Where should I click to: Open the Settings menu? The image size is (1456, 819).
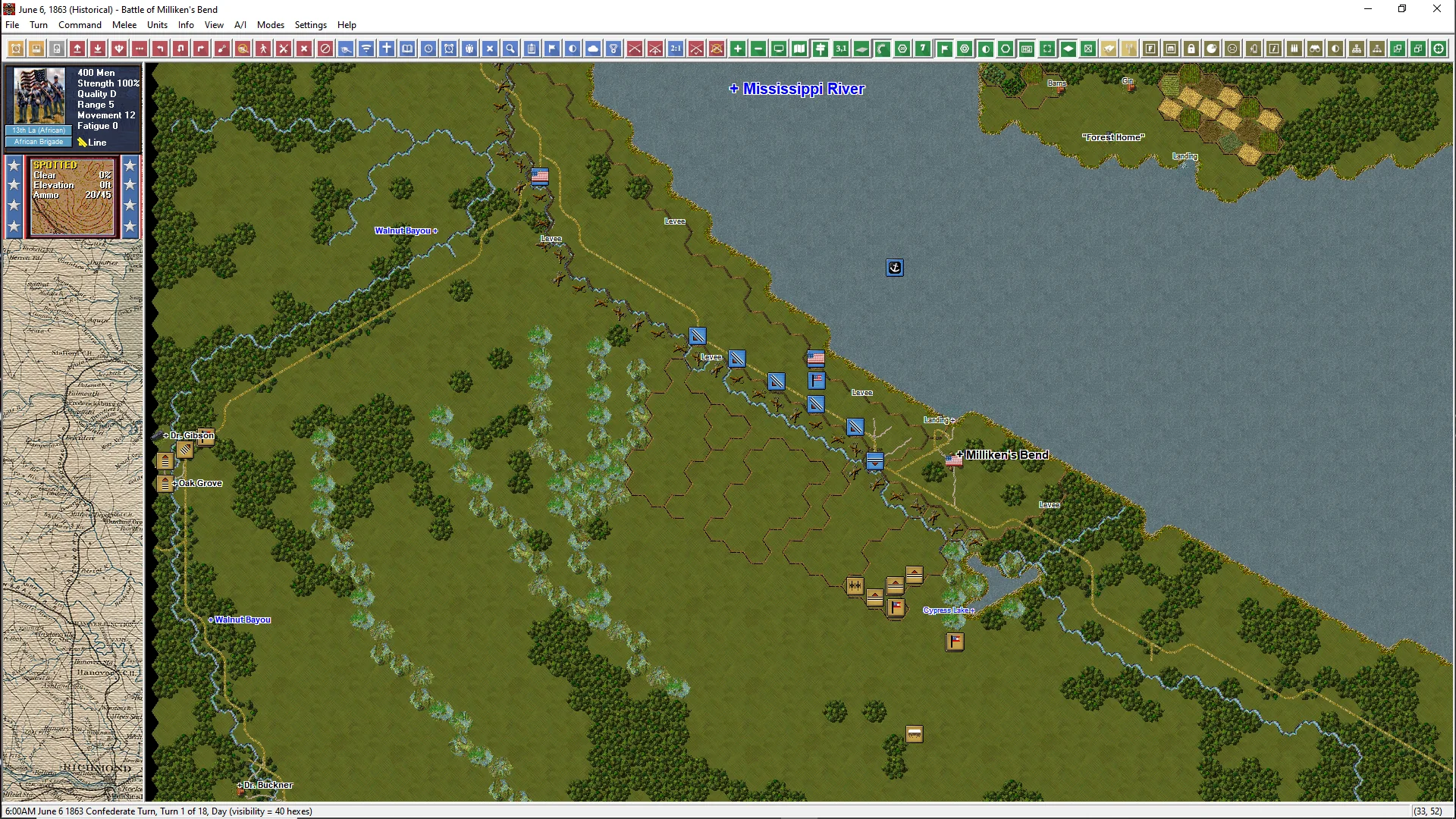[x=310, y=25]
